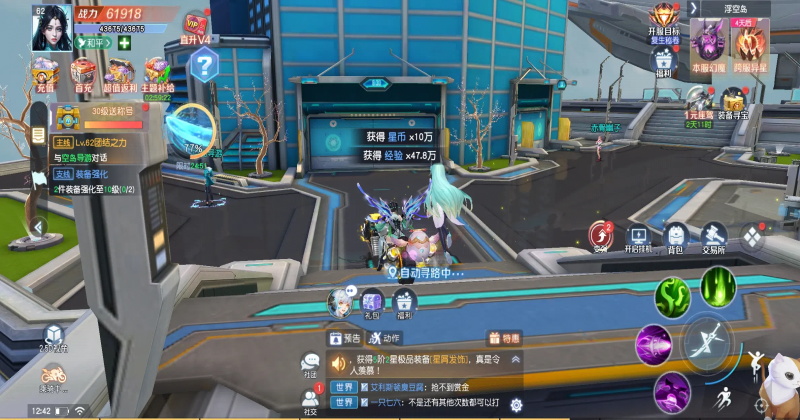Start 开启挂机 auto-battle mode

coord(638,238)
